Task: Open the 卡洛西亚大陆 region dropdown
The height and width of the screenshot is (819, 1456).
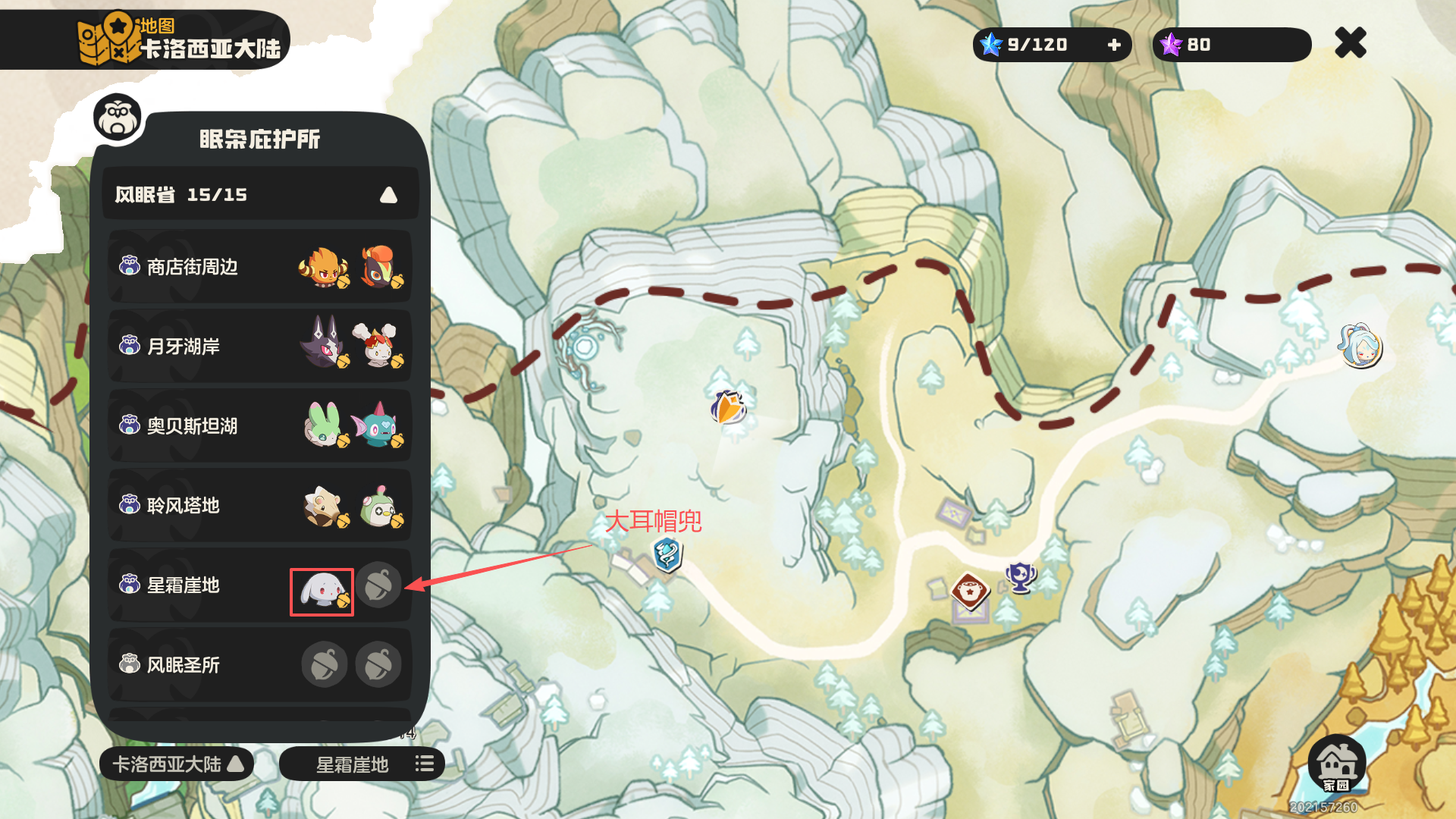Action: pos(177,764)
